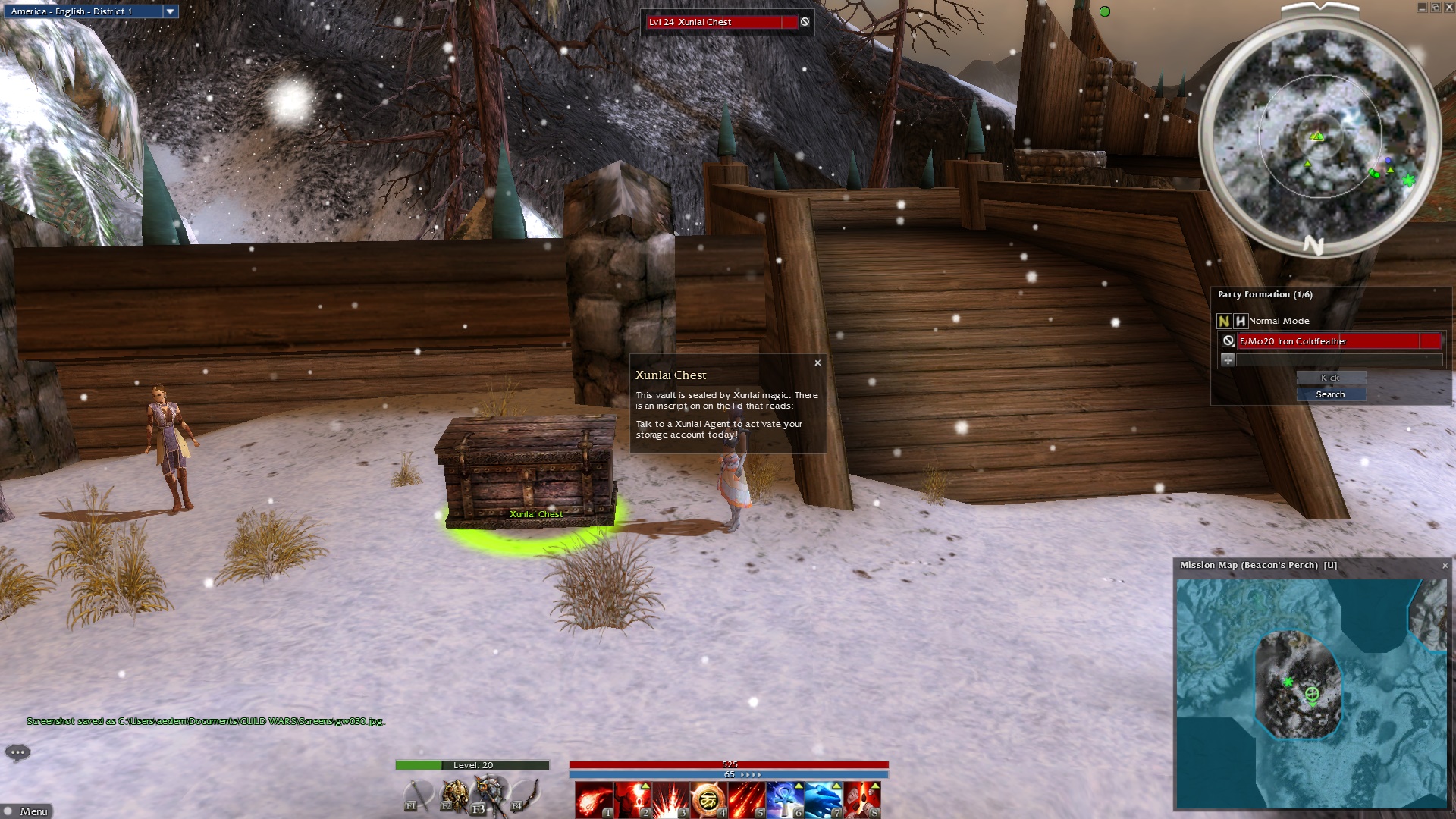1456x819 pixels.
Task: Minimize the game window
Action: point(1422,7)
